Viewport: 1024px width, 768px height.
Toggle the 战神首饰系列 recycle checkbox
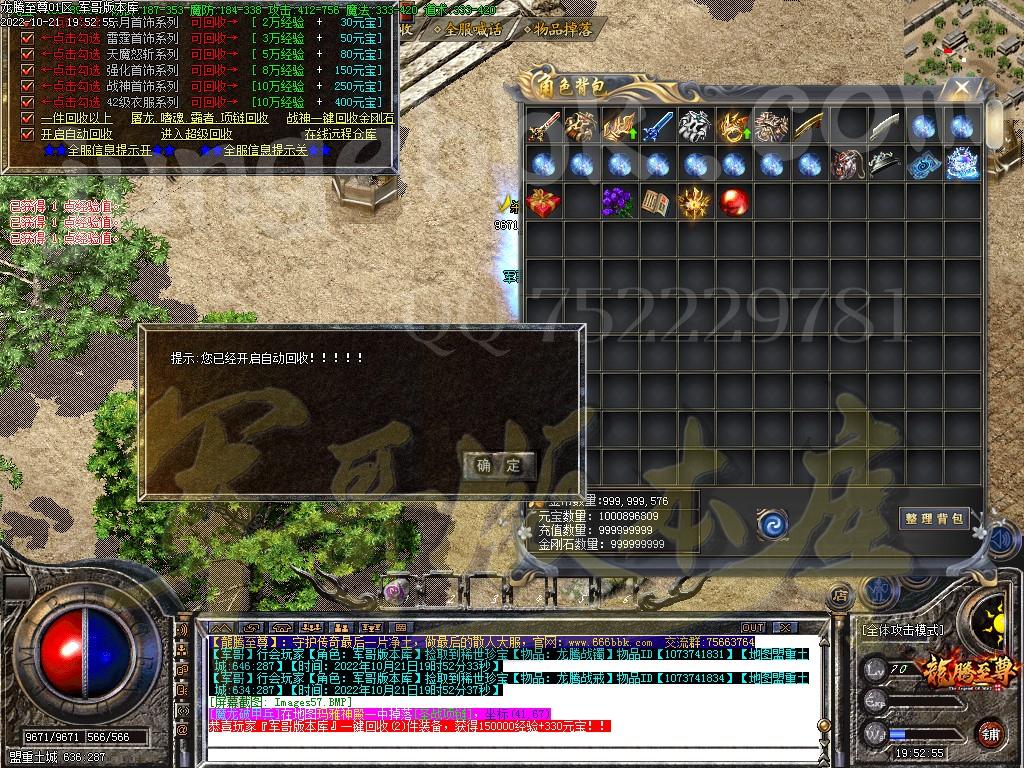click(28, 87)
